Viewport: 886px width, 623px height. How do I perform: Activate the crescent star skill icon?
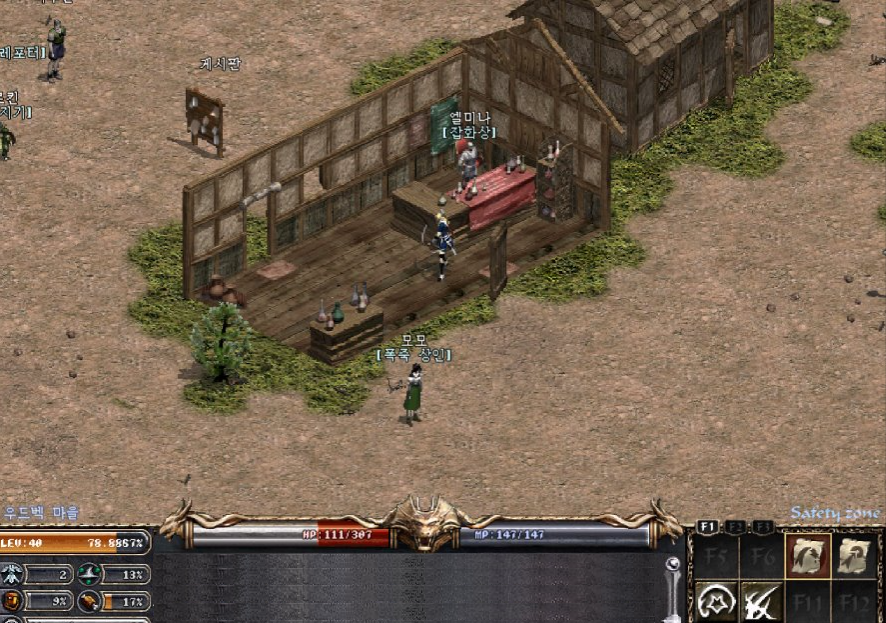[x=715, y=601]
